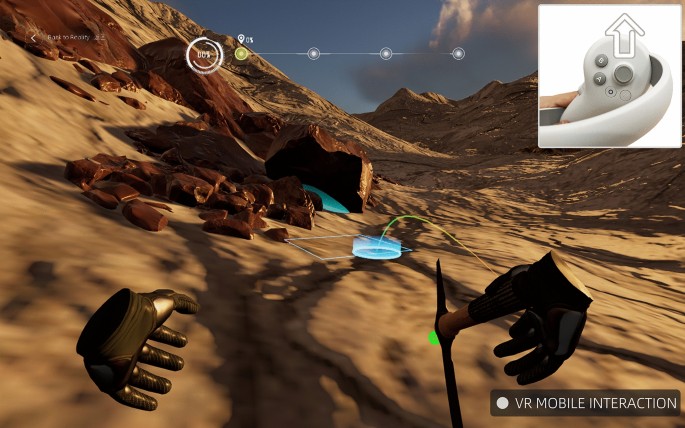Screen dimensions: 685x428
Task: Select the green active progress checkpoint
Action: pyautogui.click(x=241, y=54)
